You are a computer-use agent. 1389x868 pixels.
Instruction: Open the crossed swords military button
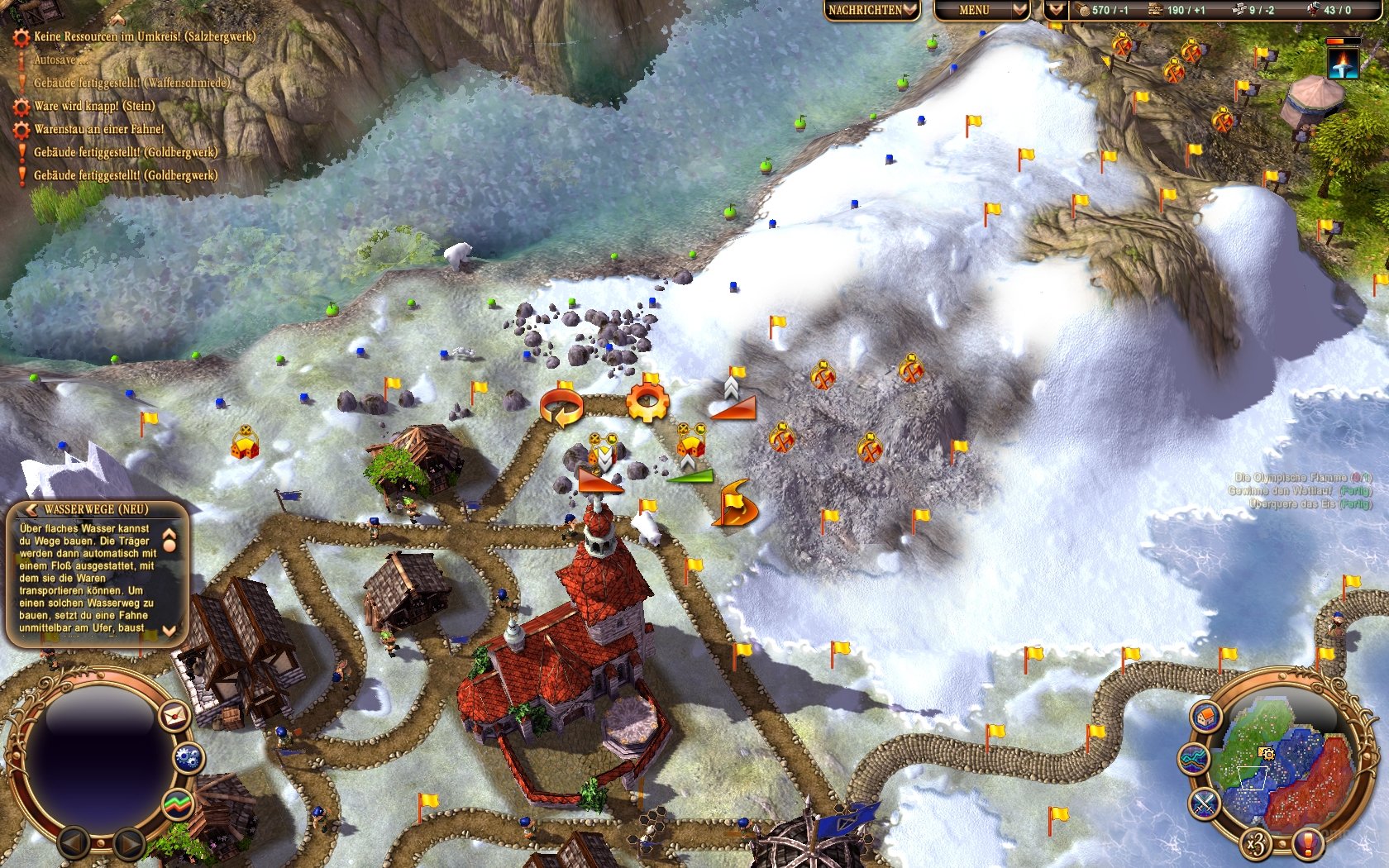tap(1205, 803)
